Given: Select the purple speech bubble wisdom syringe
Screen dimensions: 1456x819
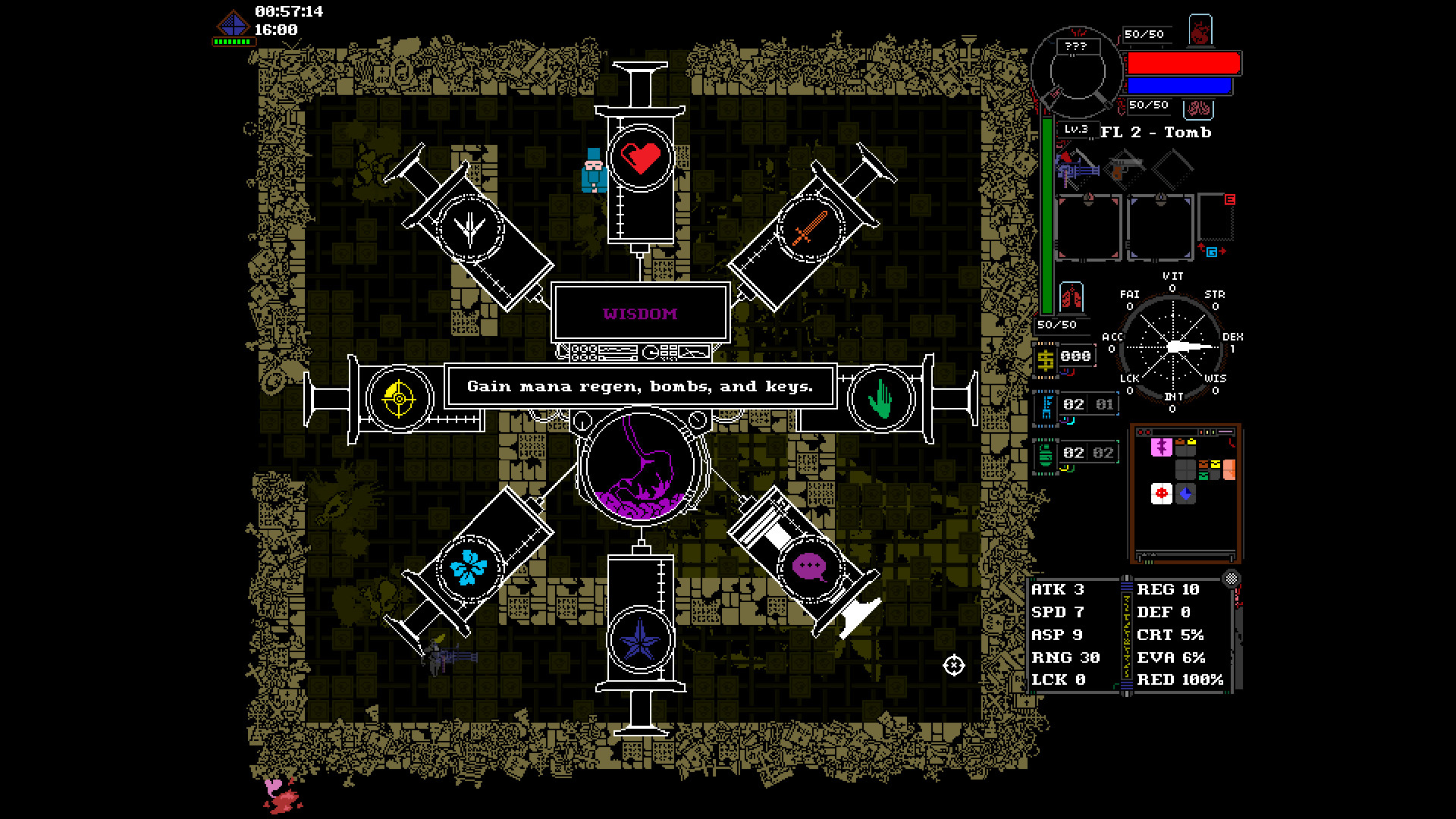Looking at the screenshot, I should pos(809,566).
